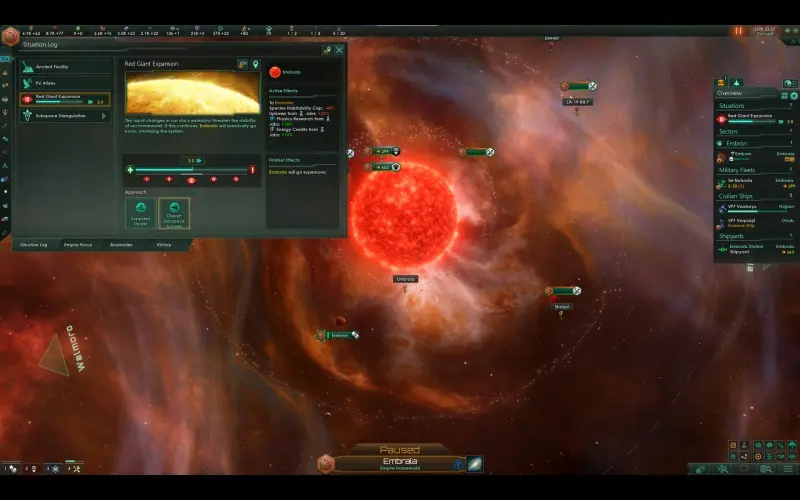Toggle the orange pause button in the top bar

(x=739, y=31)
